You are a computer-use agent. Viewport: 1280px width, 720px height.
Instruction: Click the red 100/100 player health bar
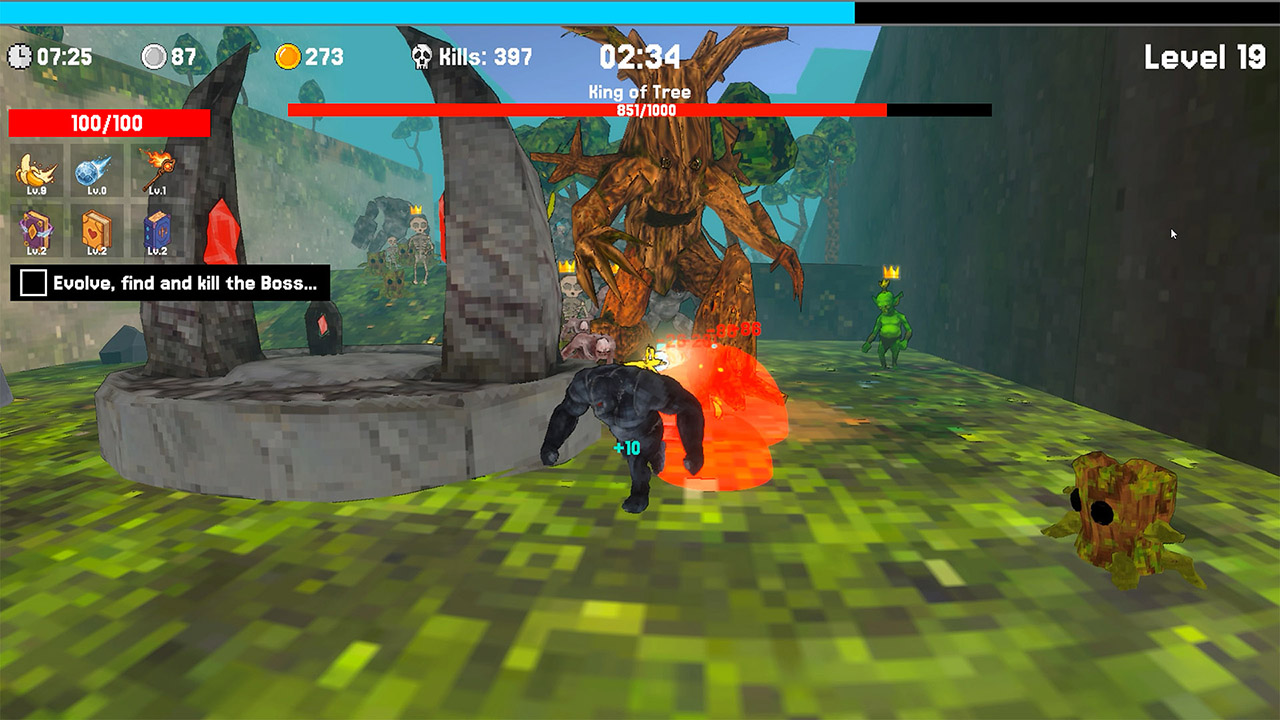coord(110,124)
